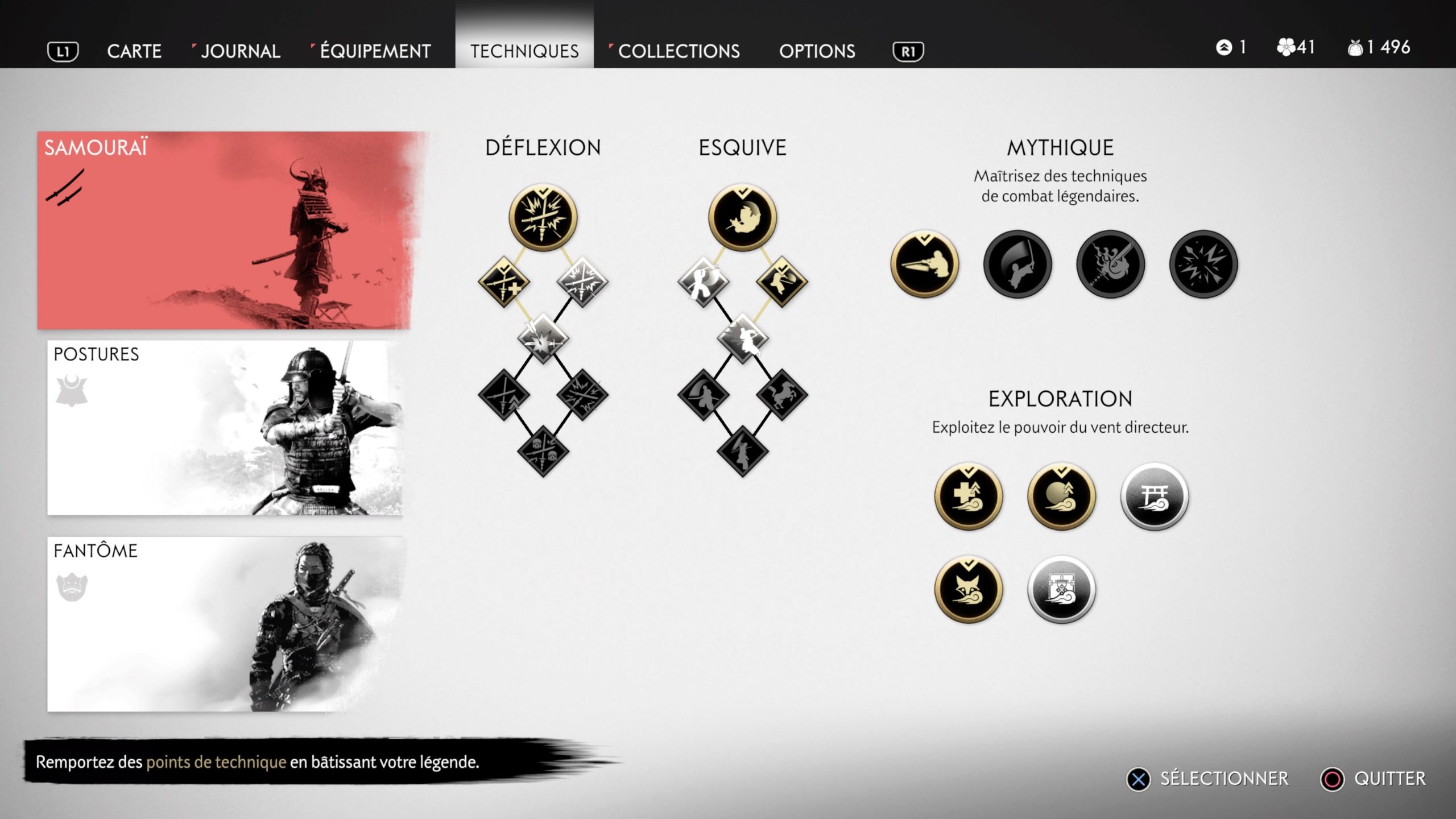The image size is (1456, 819).
Task: Select the Techniques tab
Action: (x=524, y=51)
